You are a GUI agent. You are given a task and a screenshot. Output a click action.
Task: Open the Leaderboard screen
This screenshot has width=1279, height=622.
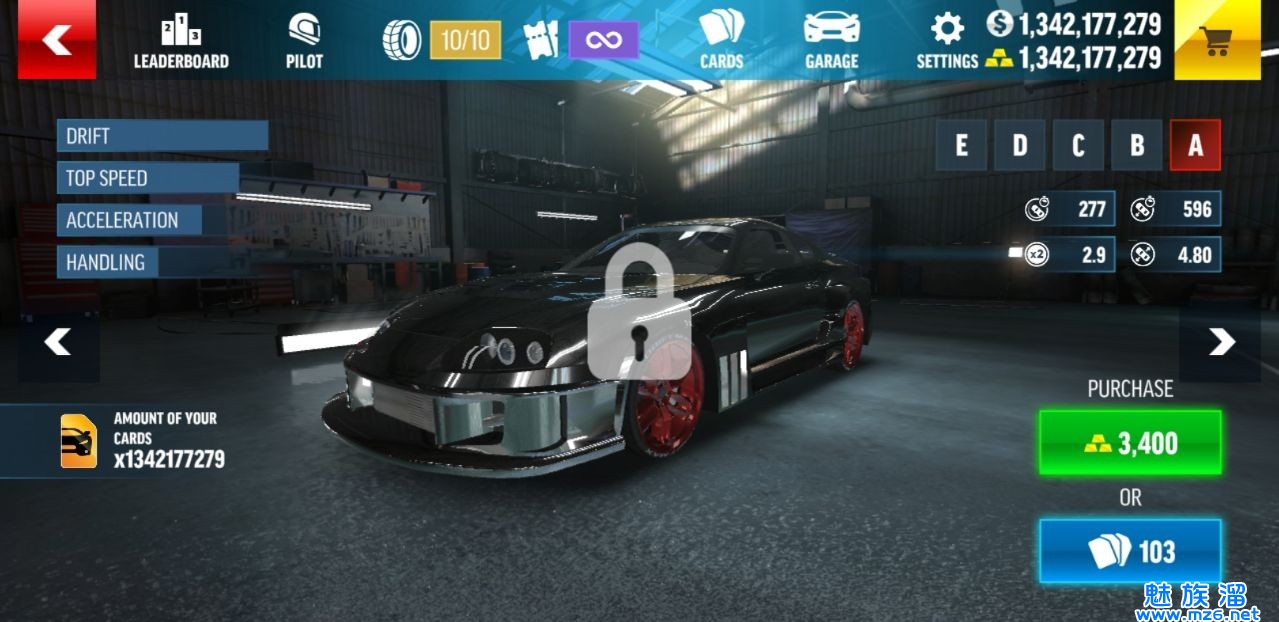click(x=181, y=43)
